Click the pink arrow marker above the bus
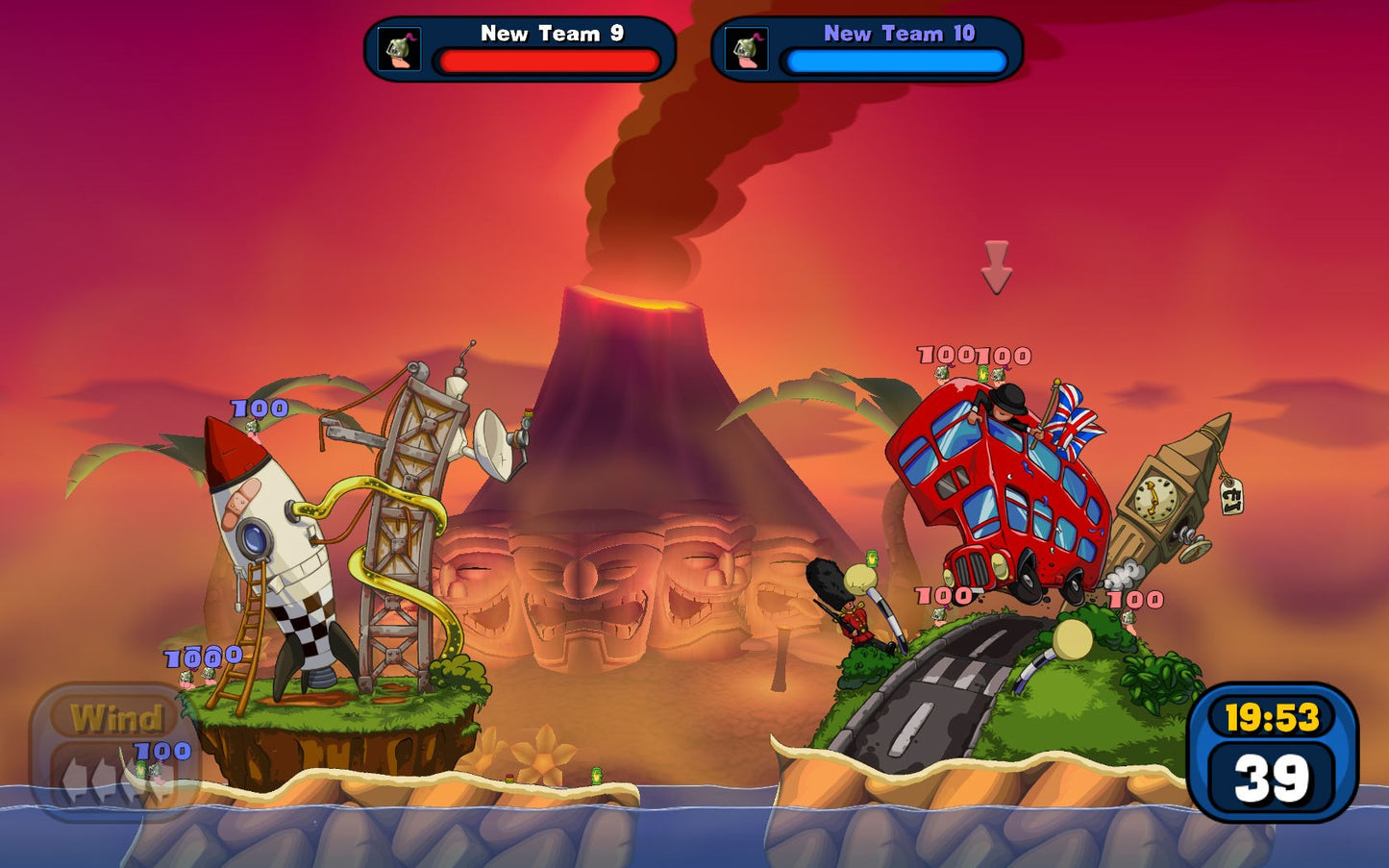1389x868 pixels. pyautogui.click(x=997, y=266)
